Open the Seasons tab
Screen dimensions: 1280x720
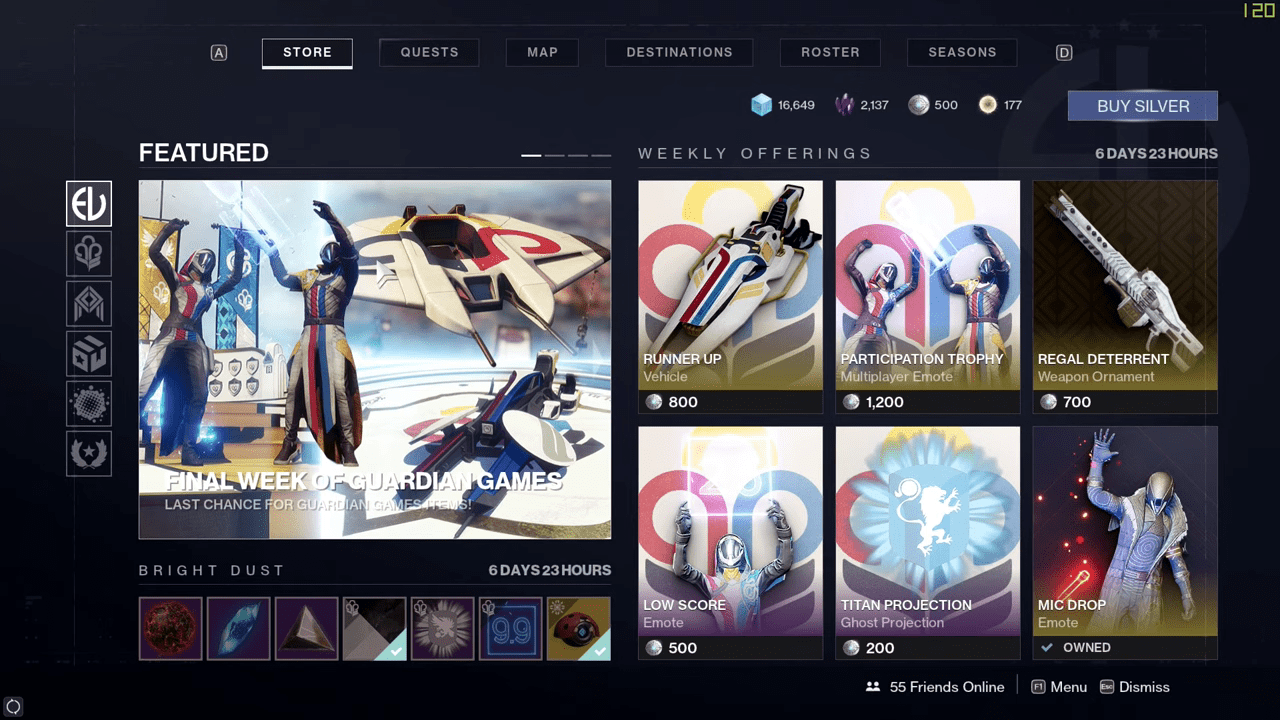pyautogui.click(x=962, y=52)
